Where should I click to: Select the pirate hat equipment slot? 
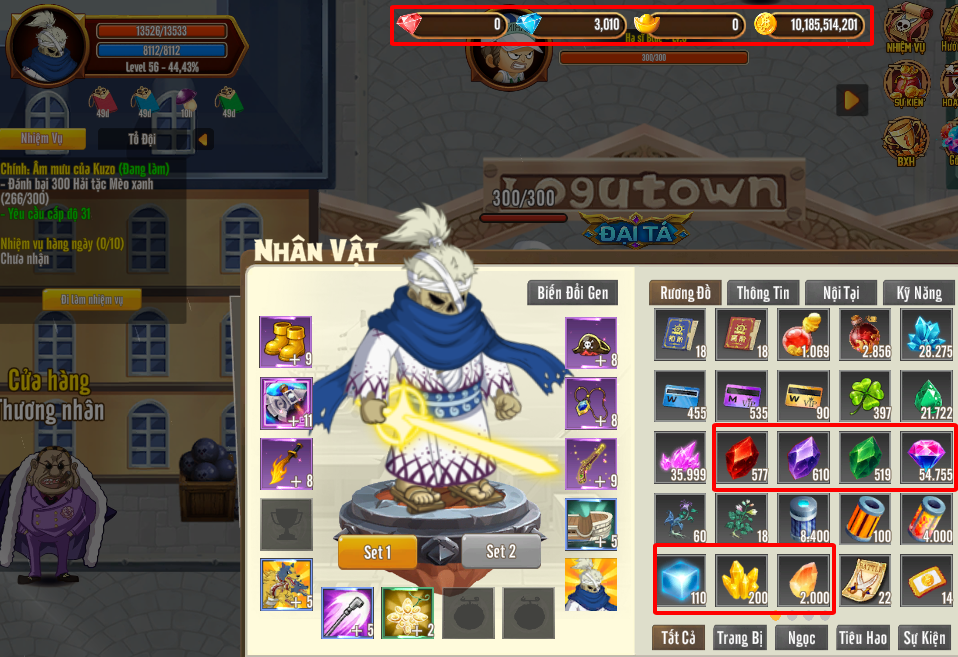tap(590, 342)
